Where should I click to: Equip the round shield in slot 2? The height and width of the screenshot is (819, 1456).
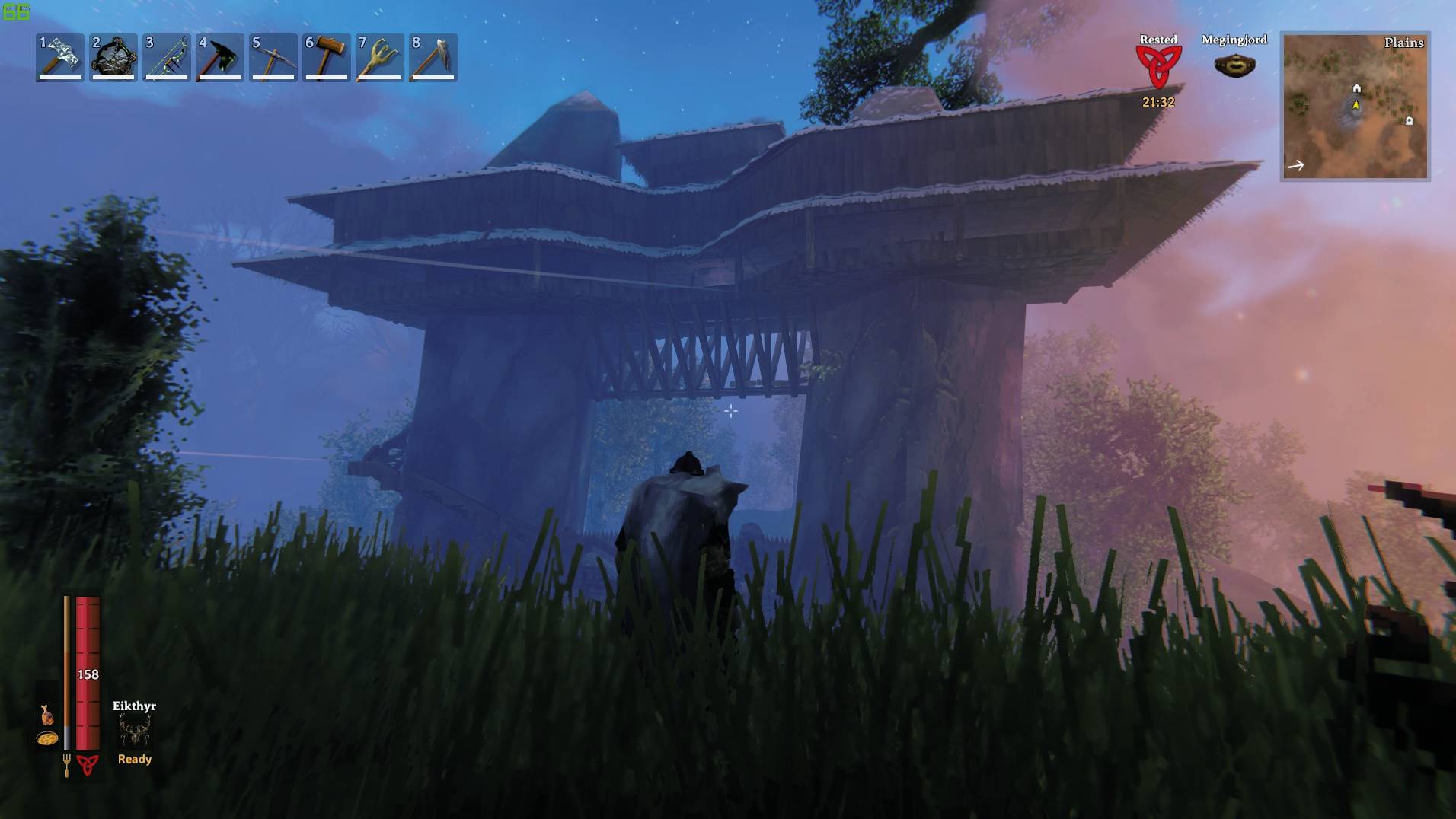point(113,57)
